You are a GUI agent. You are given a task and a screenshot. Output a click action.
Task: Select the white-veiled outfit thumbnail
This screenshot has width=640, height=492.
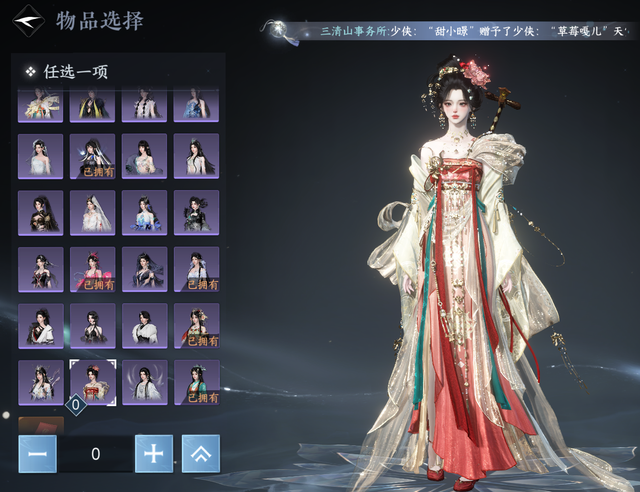(x=92, y=212)
